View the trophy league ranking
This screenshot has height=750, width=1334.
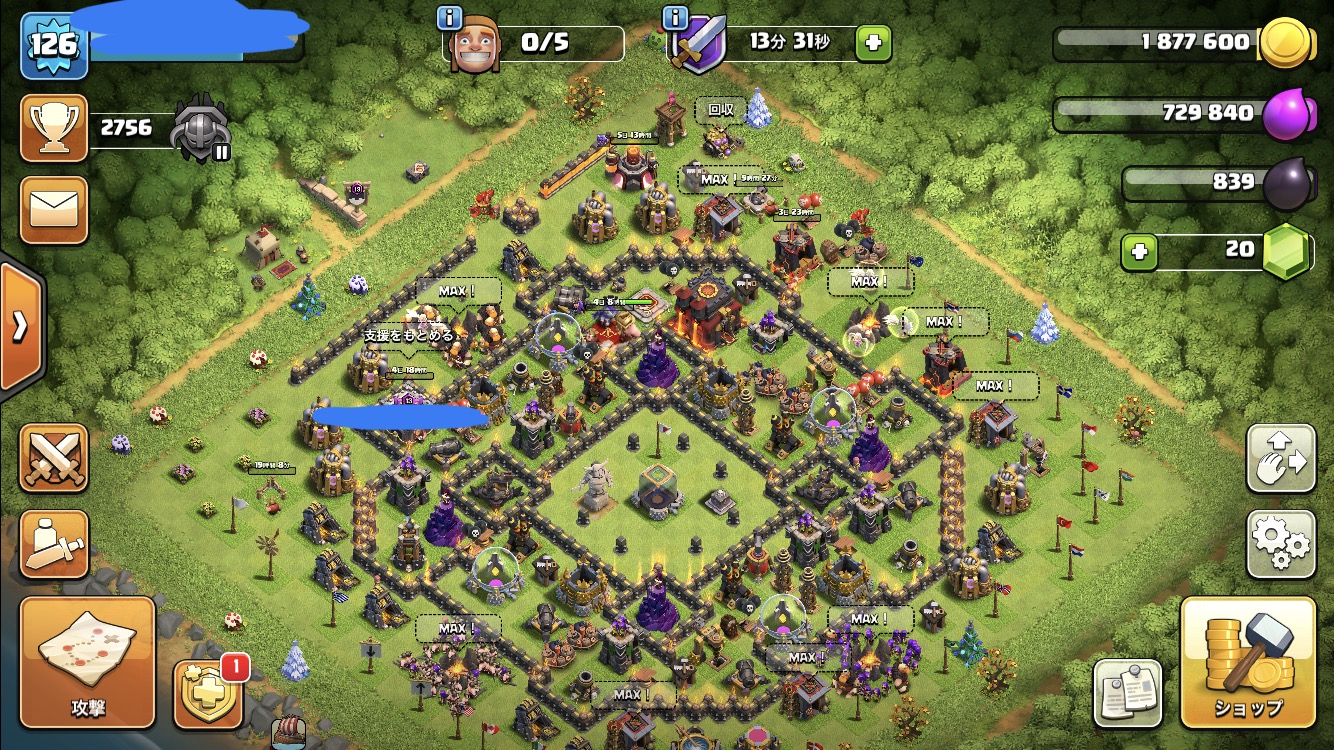(x=54, y=129)
